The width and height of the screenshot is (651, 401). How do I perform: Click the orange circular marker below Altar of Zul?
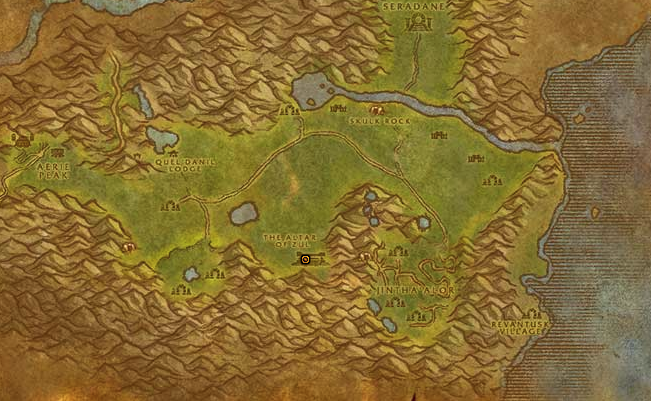click(x=305, y=259)
